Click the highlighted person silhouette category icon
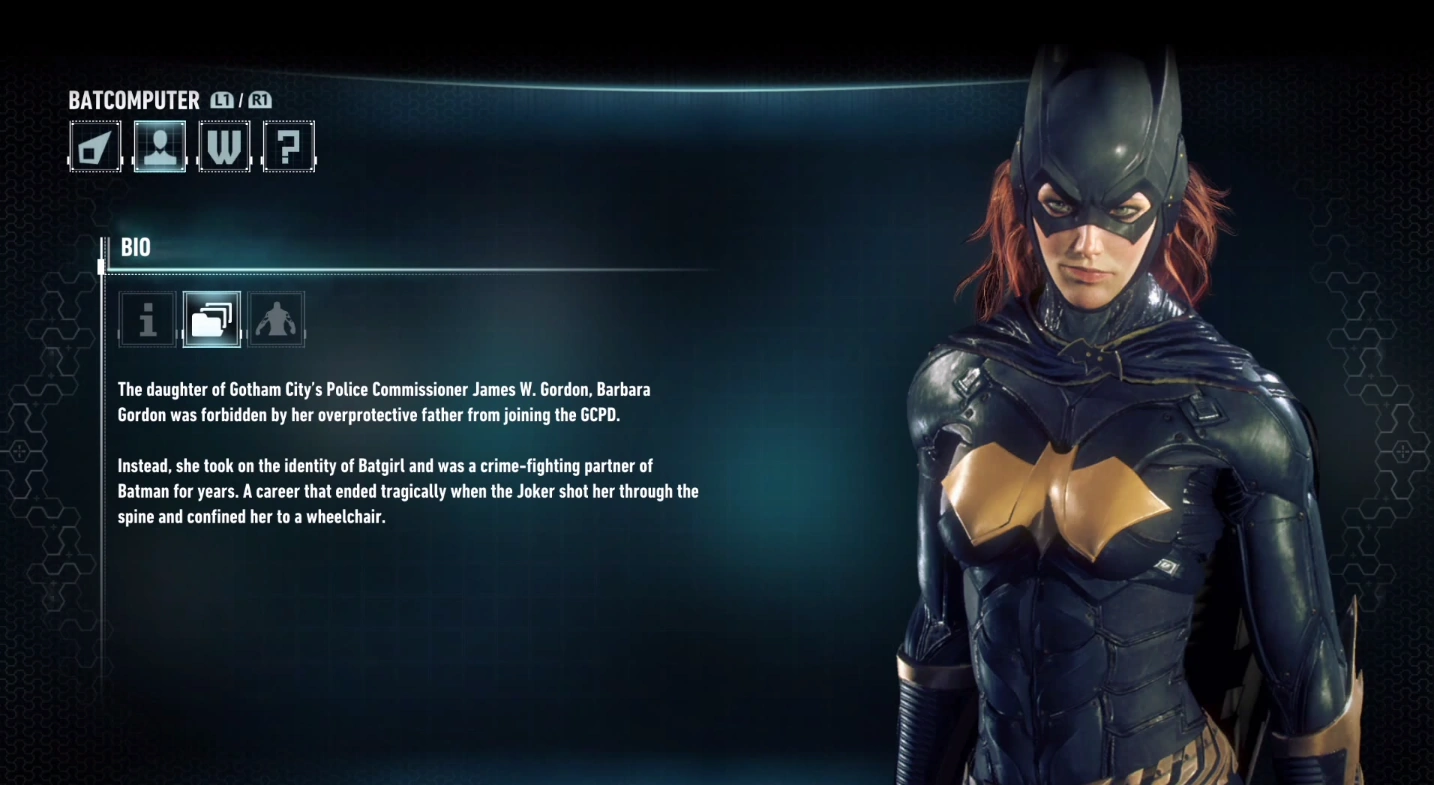 point(160,146)
